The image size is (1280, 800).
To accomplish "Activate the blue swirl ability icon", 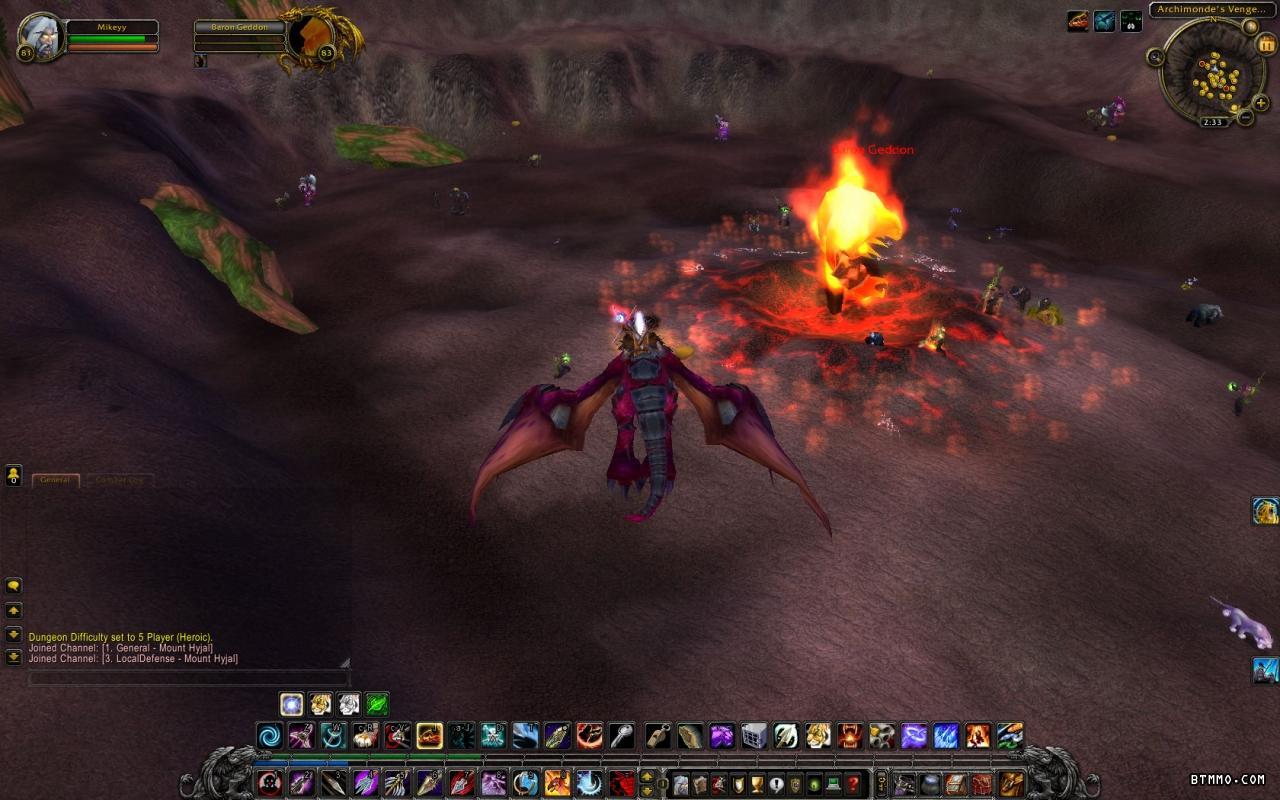I will [x=270, y=736].
